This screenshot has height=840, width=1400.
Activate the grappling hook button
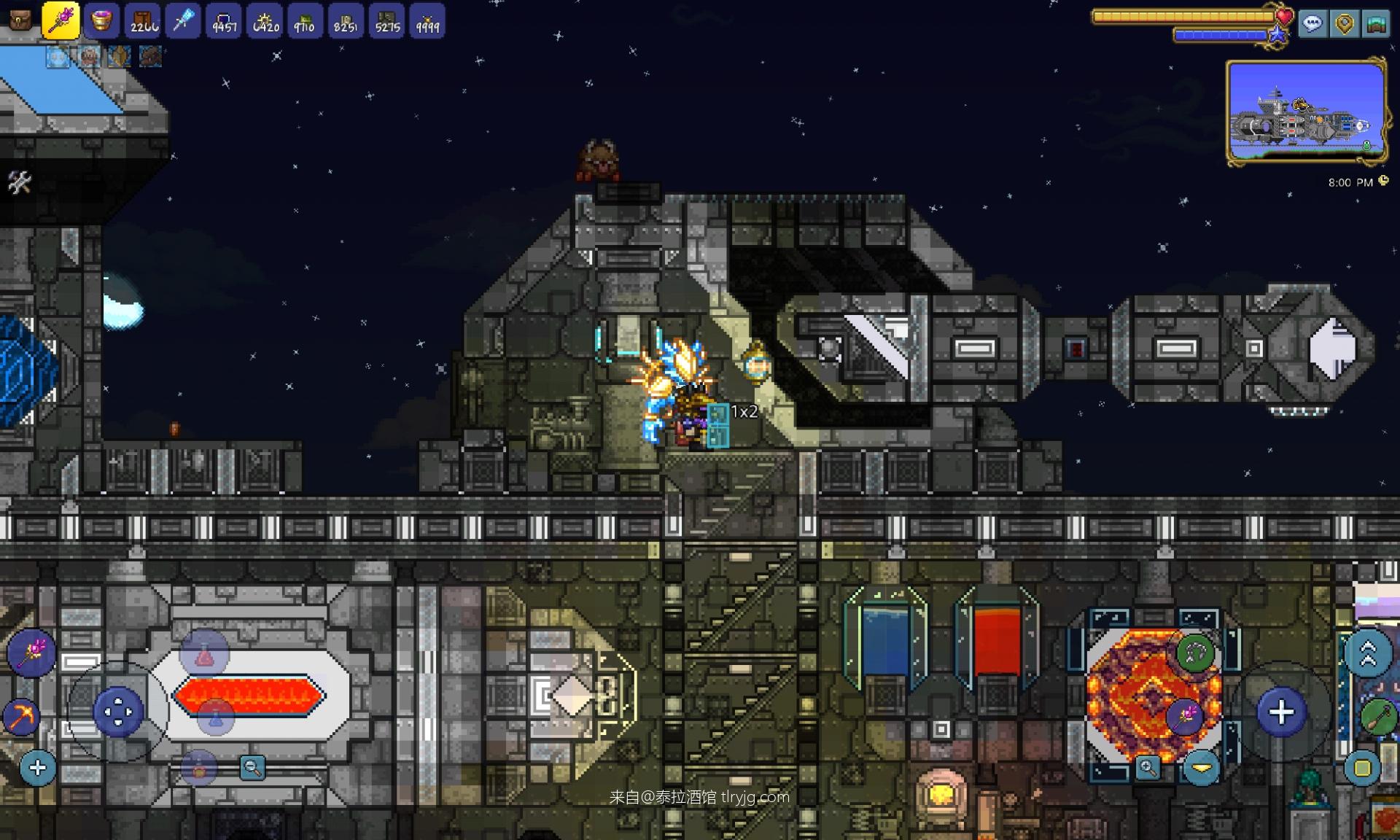(1195, 653)
